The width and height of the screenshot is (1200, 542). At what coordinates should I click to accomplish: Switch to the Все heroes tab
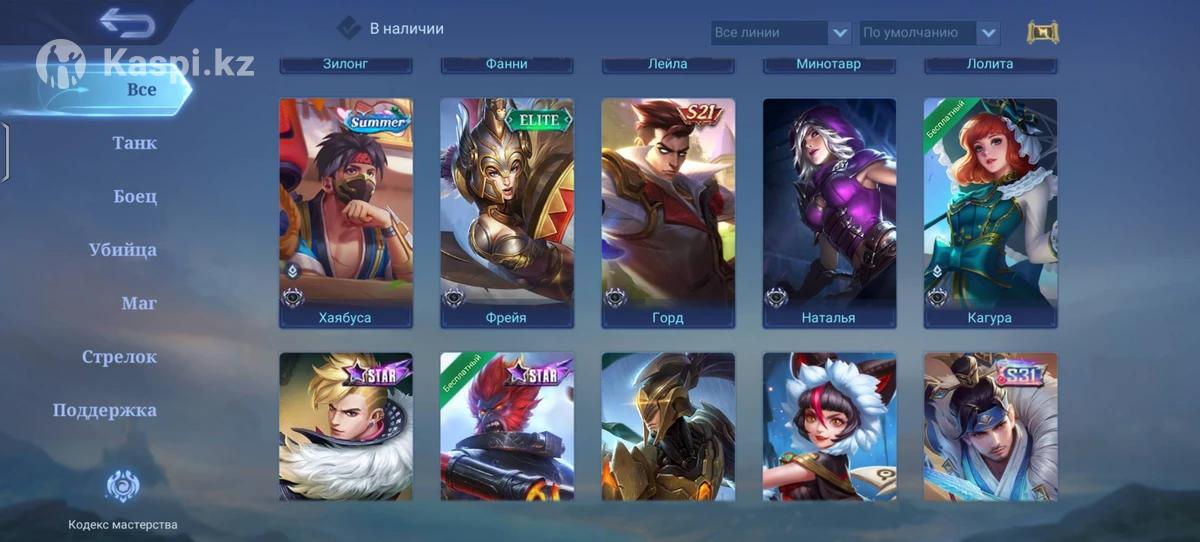click(x=141, y=89)
